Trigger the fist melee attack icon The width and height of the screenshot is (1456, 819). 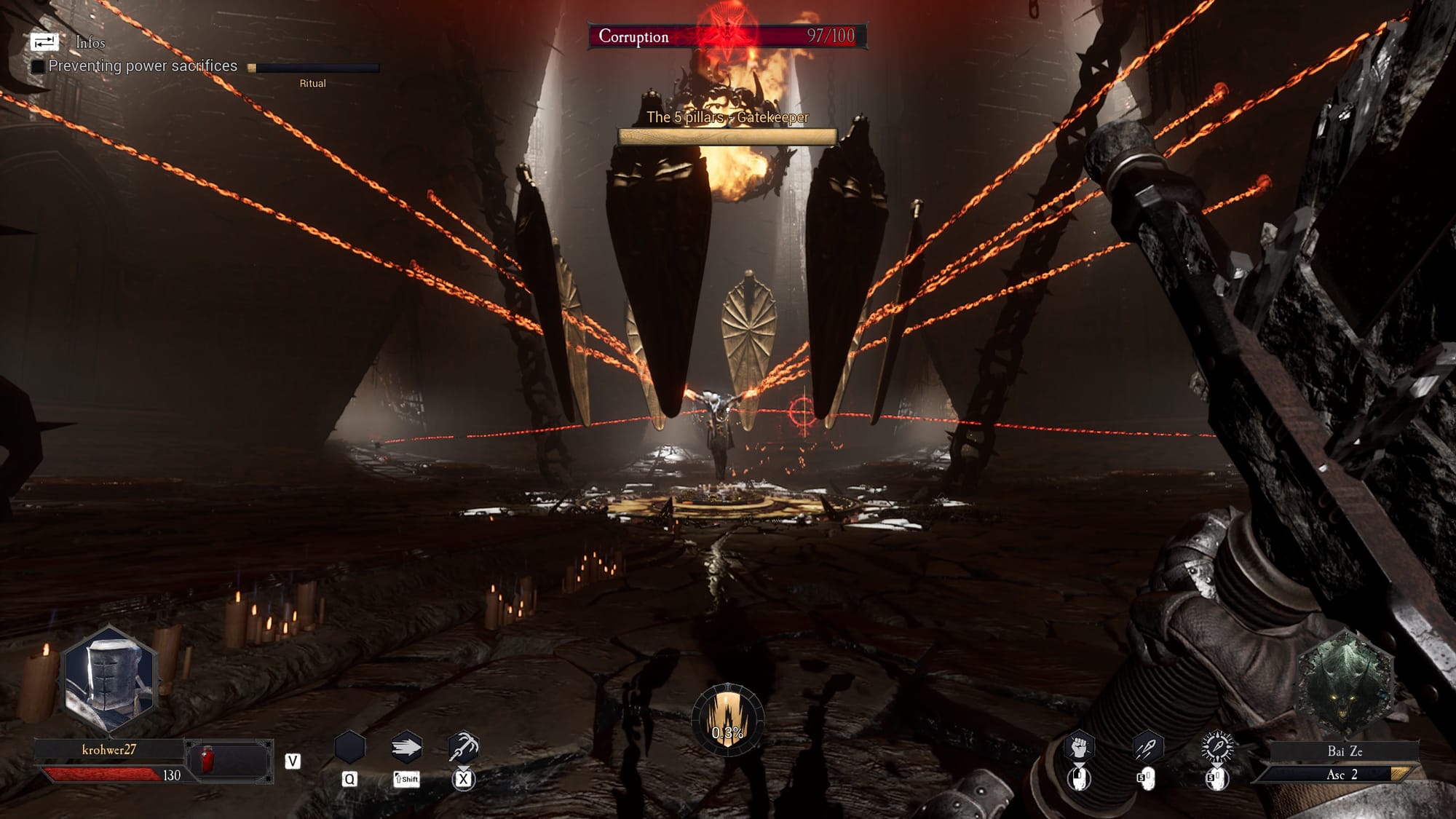(x=1079, y=748)
